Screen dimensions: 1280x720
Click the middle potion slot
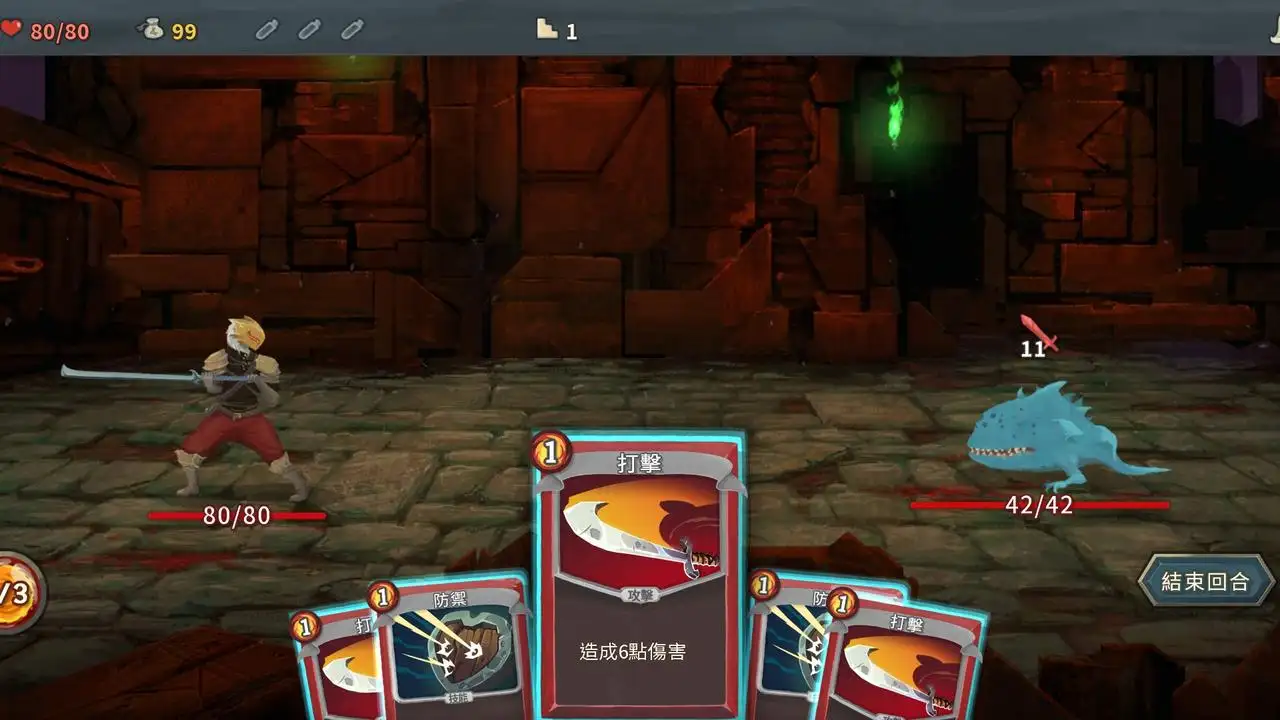pos(309,30)
